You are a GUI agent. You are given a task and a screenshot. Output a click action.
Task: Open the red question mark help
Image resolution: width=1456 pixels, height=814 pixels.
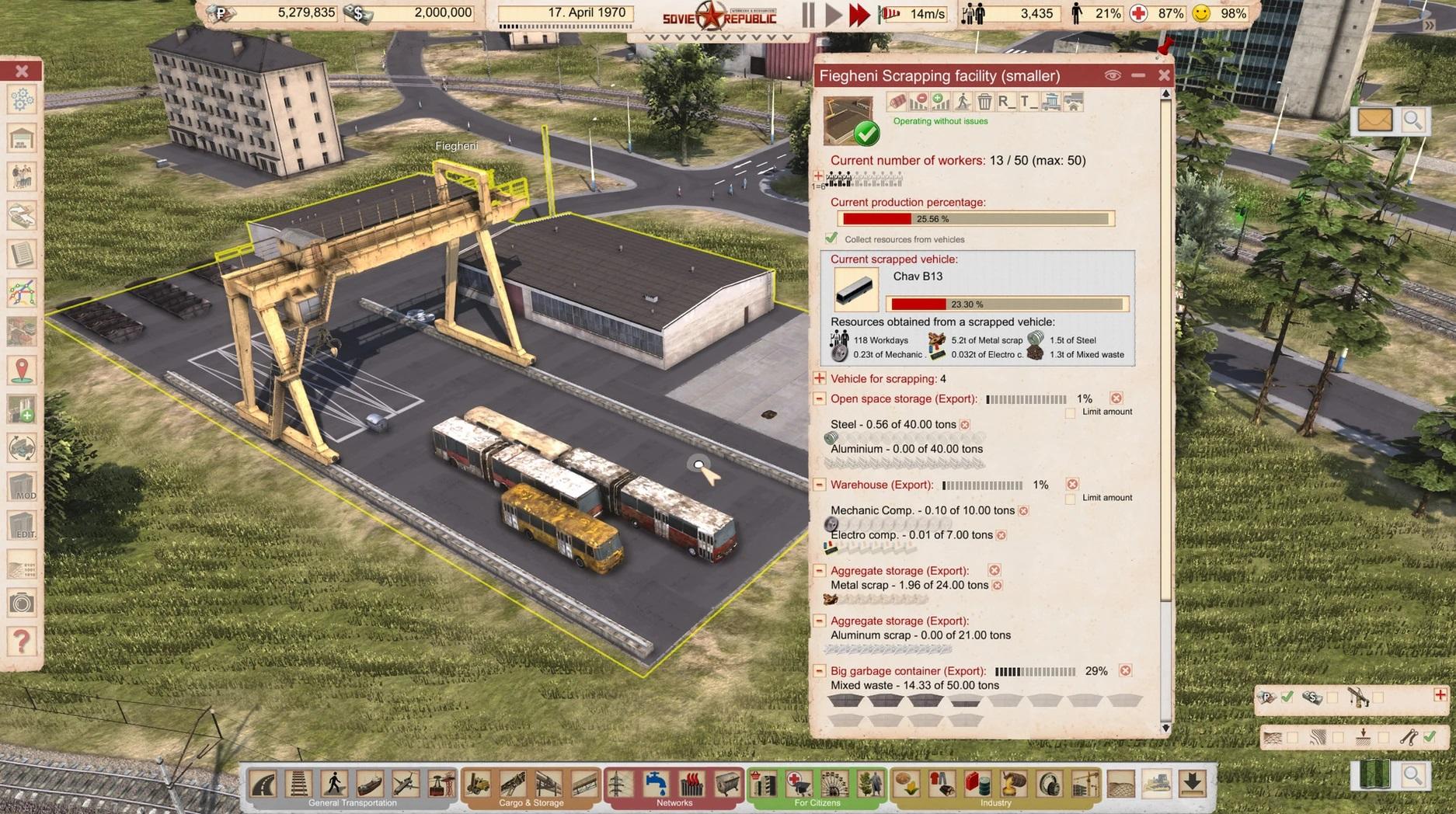pos(22,642)
